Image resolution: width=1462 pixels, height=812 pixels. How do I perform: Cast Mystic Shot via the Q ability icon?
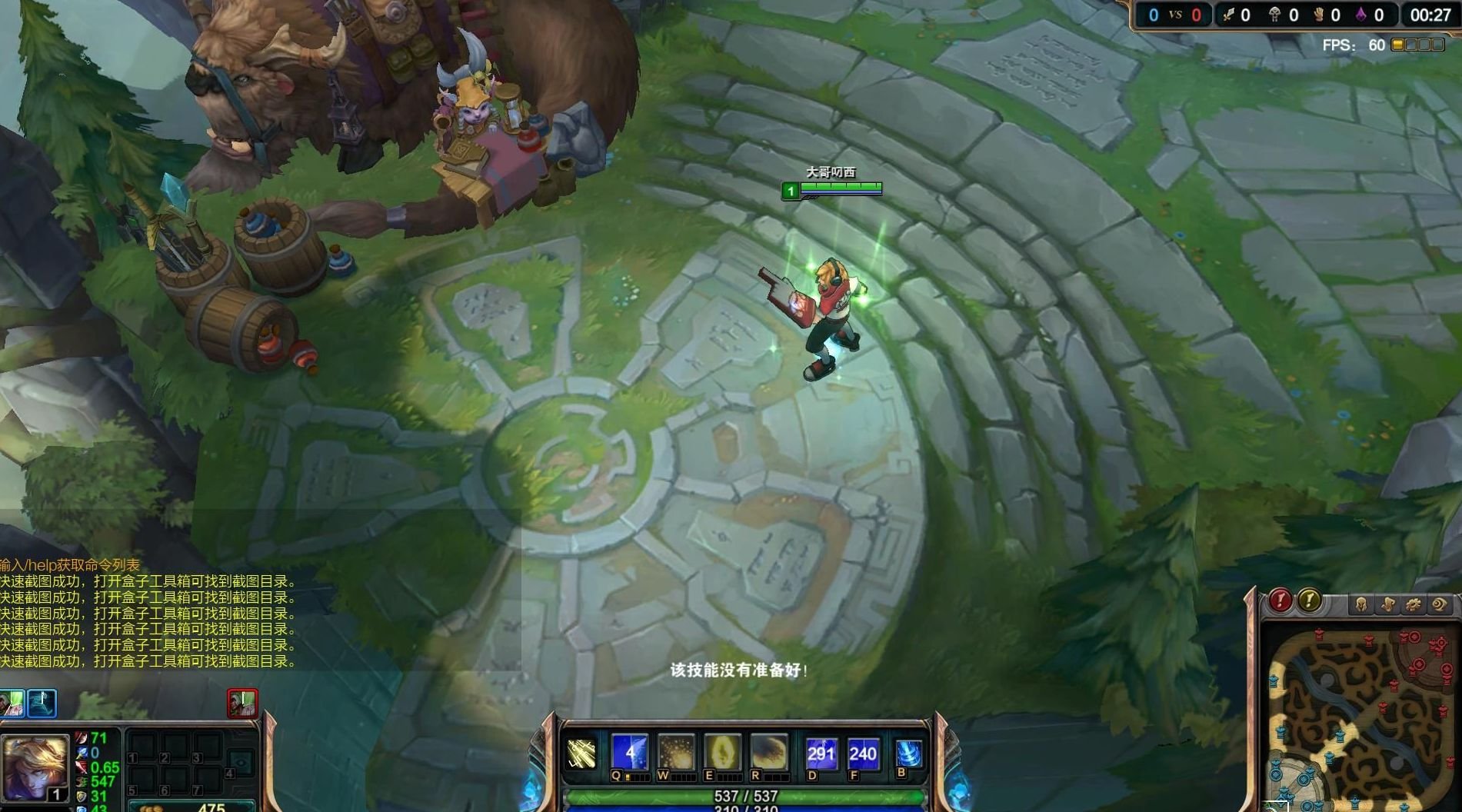pos(630,751)
